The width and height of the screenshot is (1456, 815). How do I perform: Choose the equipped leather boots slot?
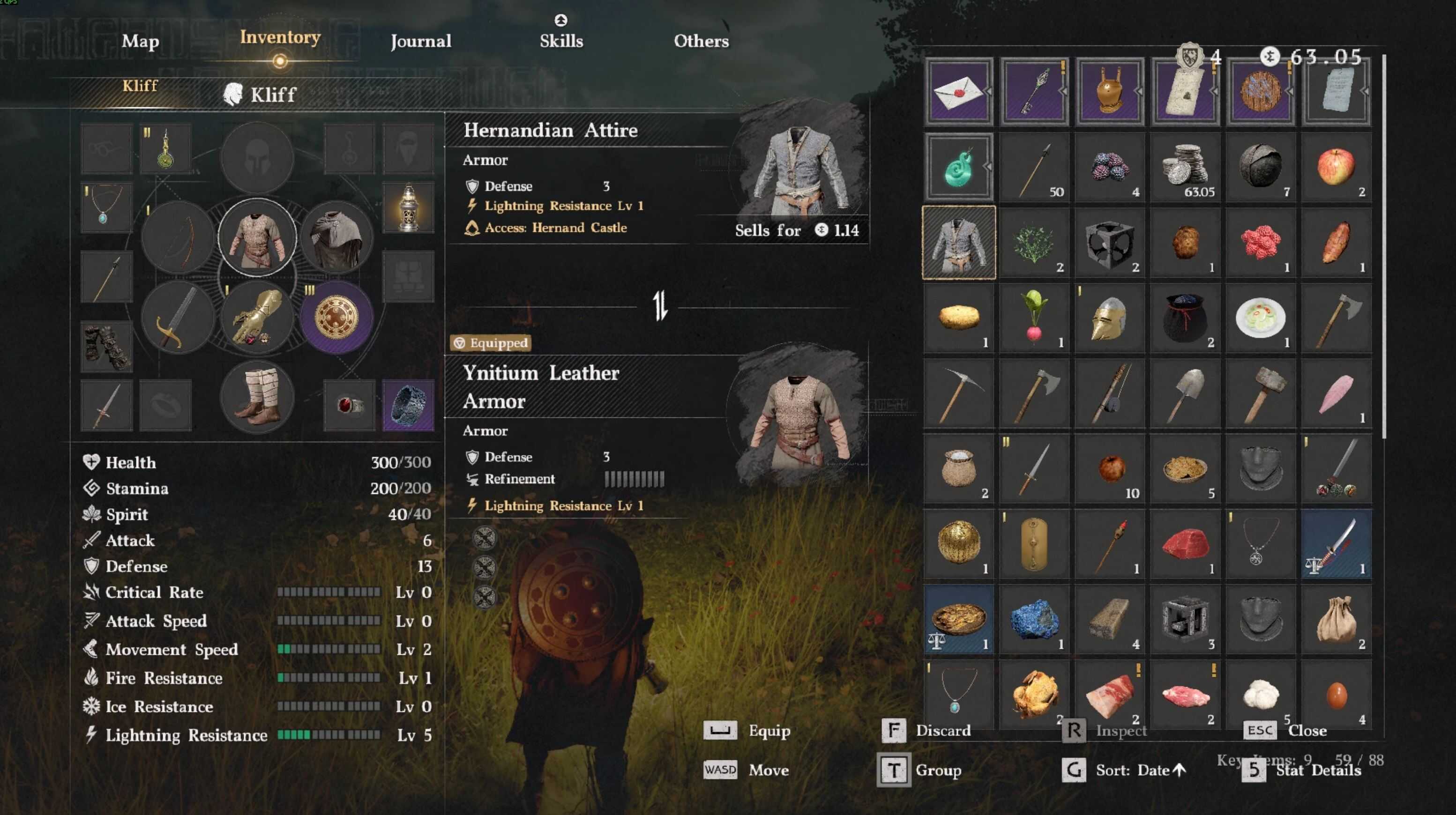[257, 396]
